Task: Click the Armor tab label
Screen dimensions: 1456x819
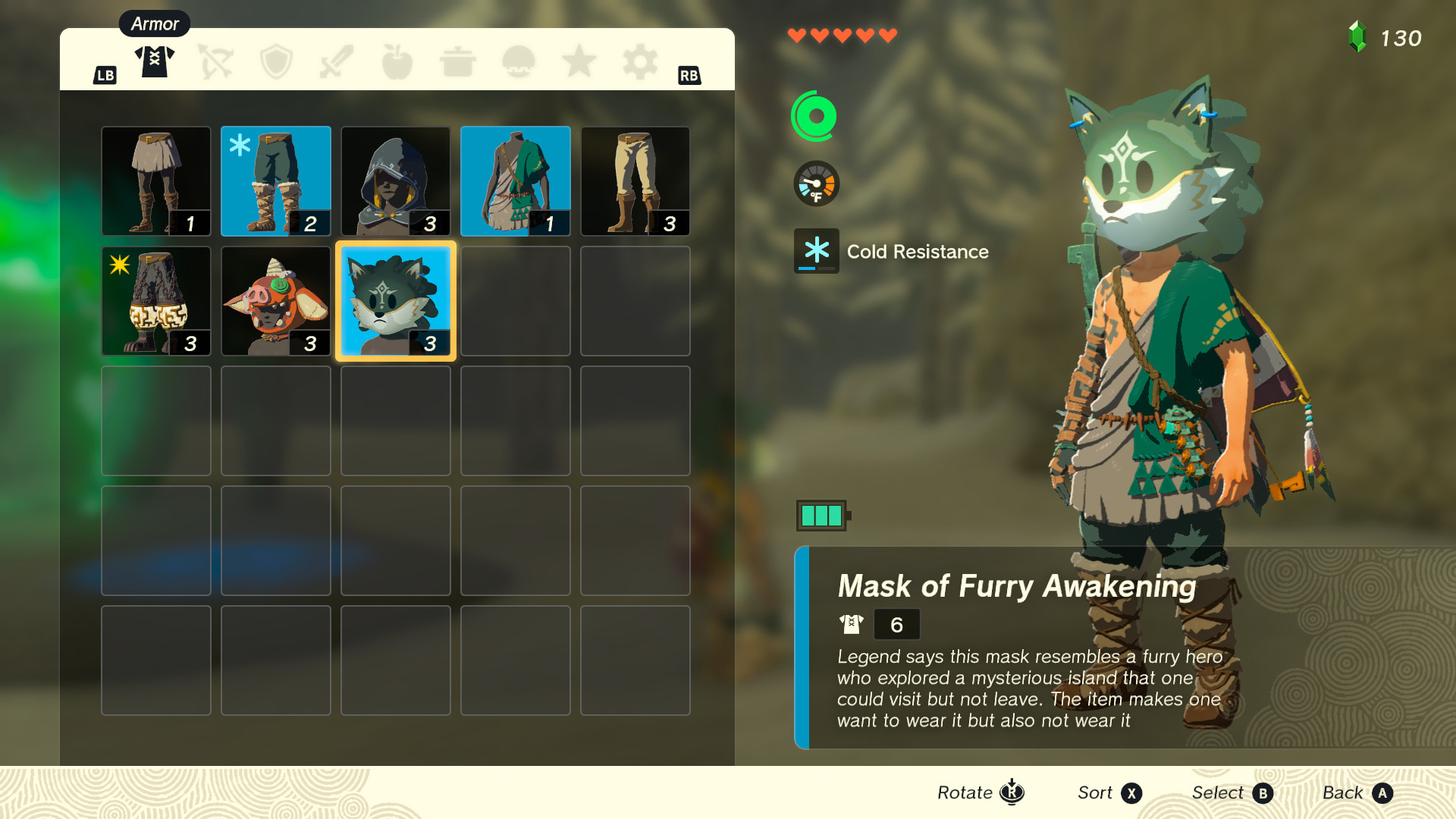Action: pos(154,24)
